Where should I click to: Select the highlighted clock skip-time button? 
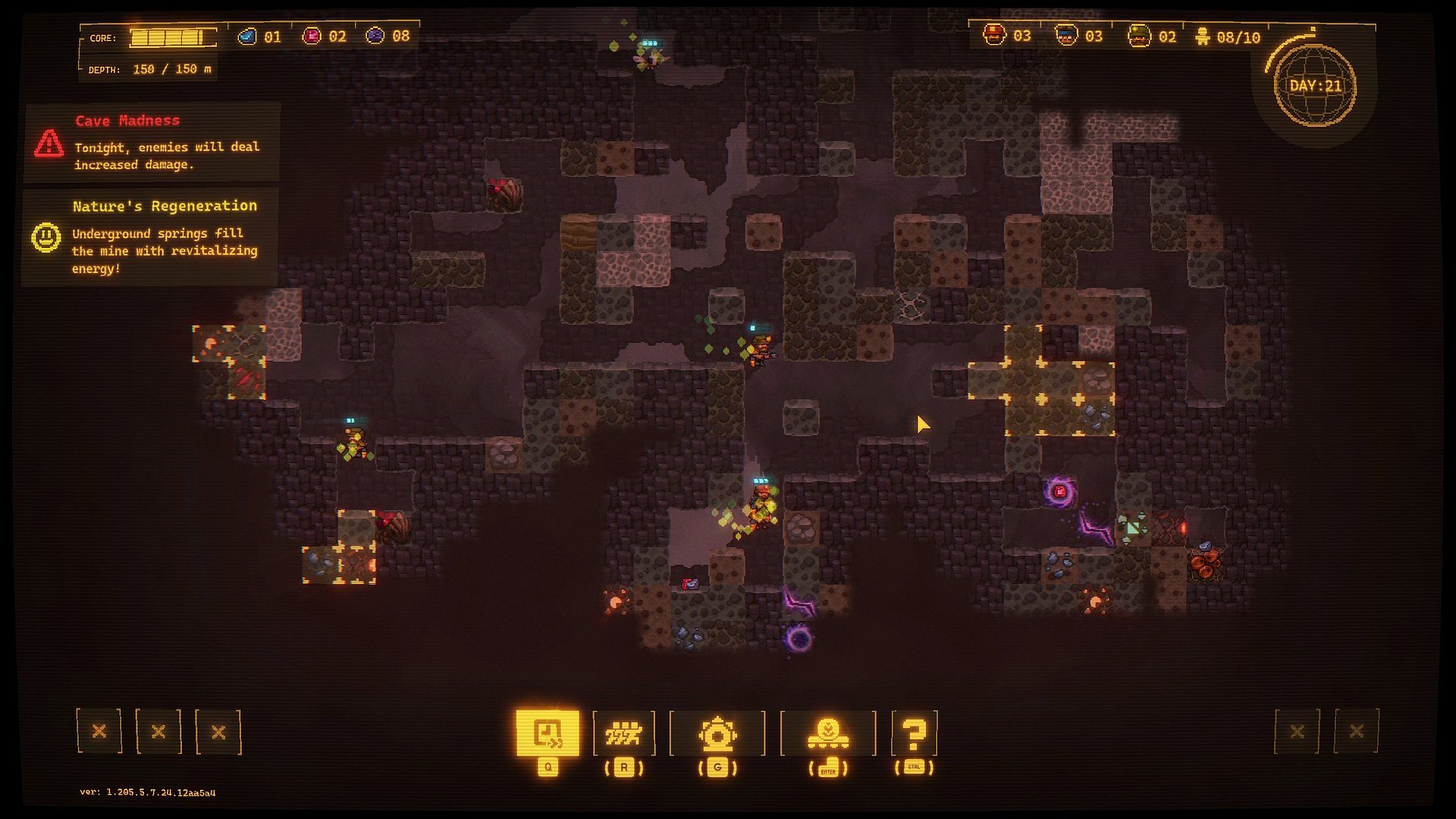(x=548, y=733)
